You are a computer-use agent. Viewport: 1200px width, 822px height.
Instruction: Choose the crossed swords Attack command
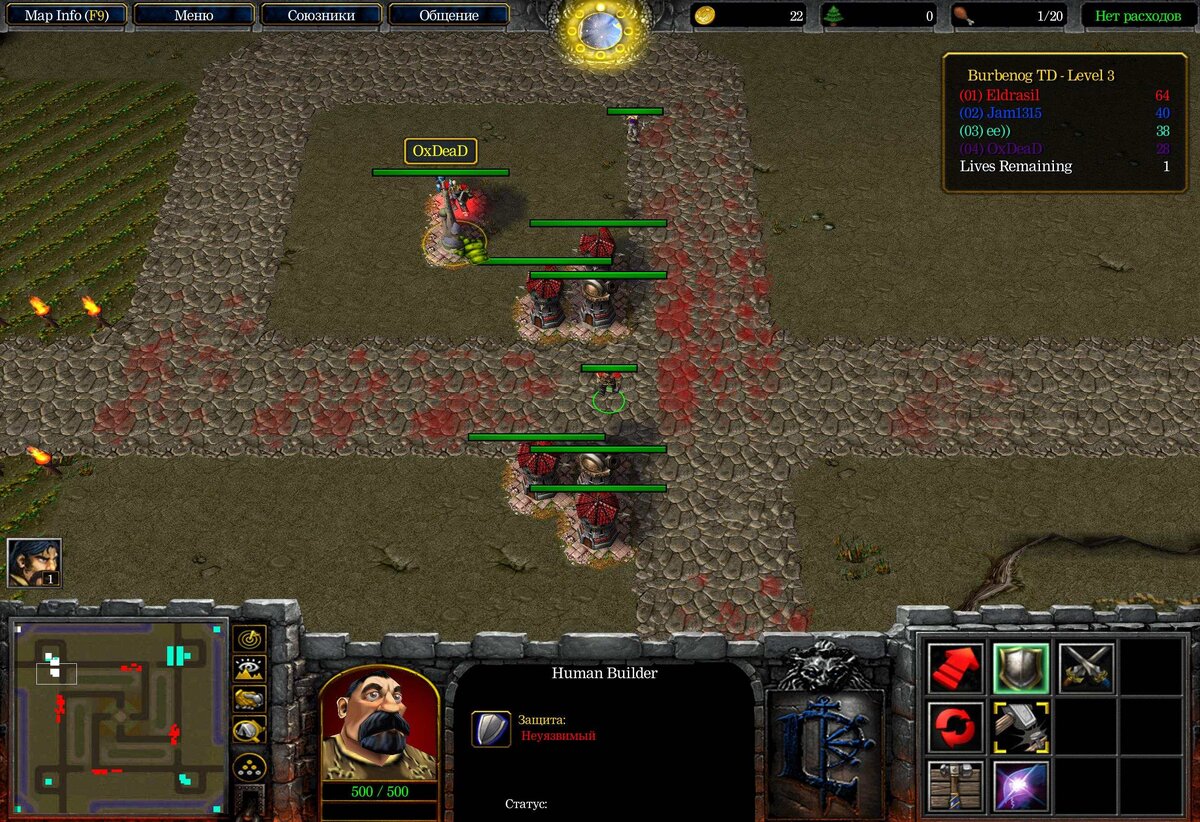click(x=1087, y=668)
